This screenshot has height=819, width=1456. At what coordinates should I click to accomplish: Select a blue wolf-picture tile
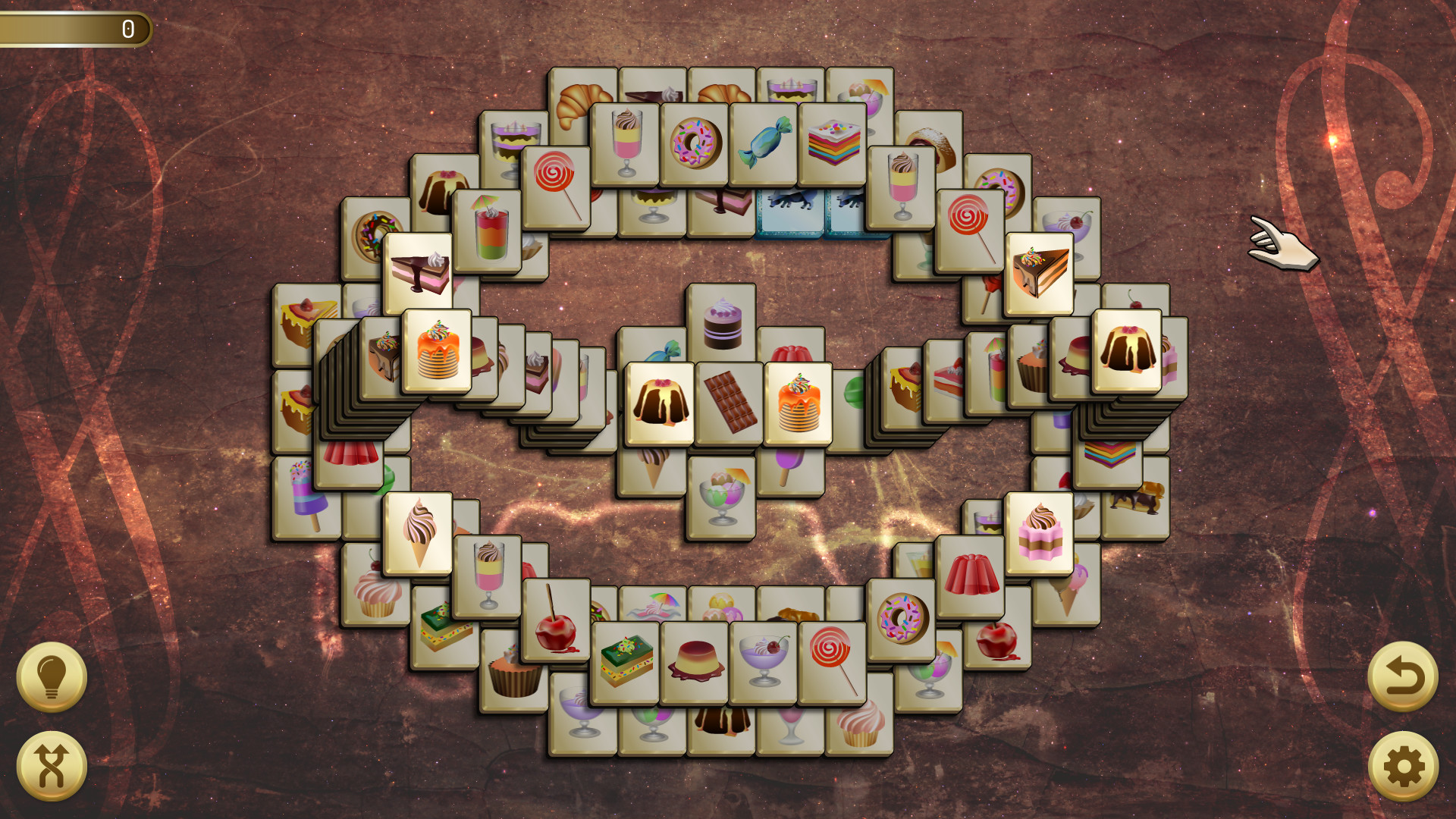pyautogui.click(x=790, y=209)
